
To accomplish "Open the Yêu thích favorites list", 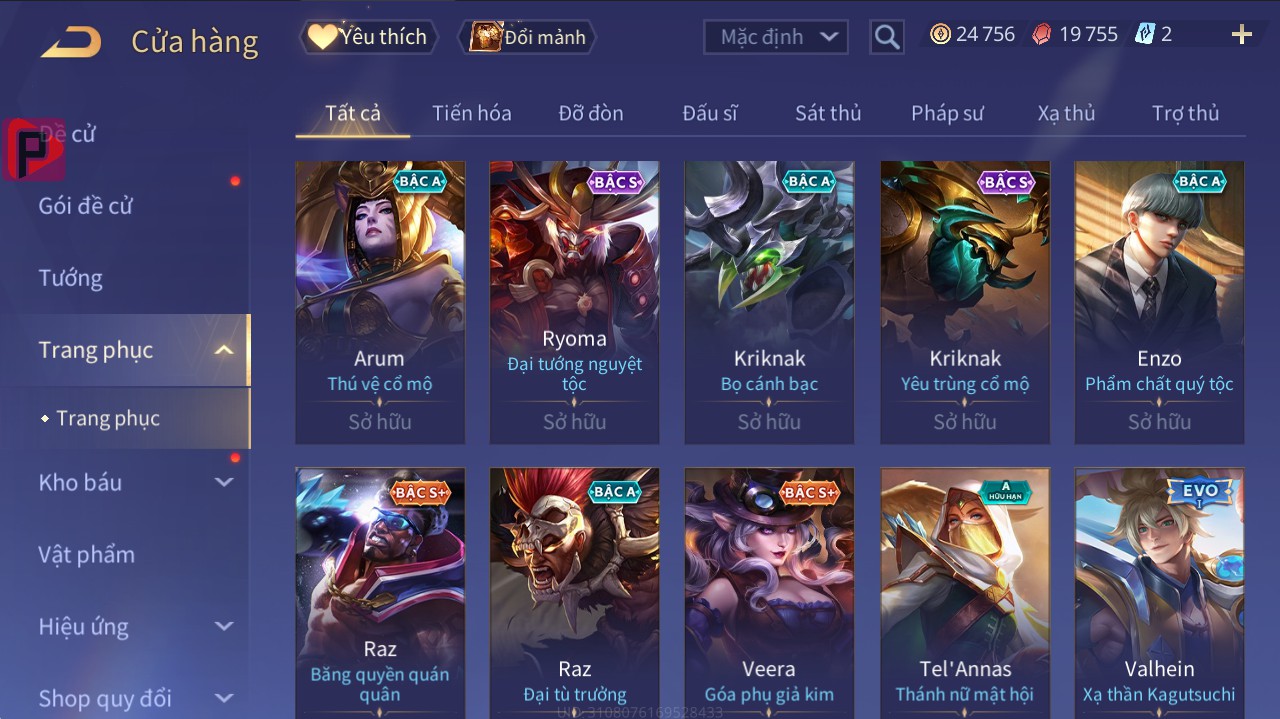I will coord(368,37).
